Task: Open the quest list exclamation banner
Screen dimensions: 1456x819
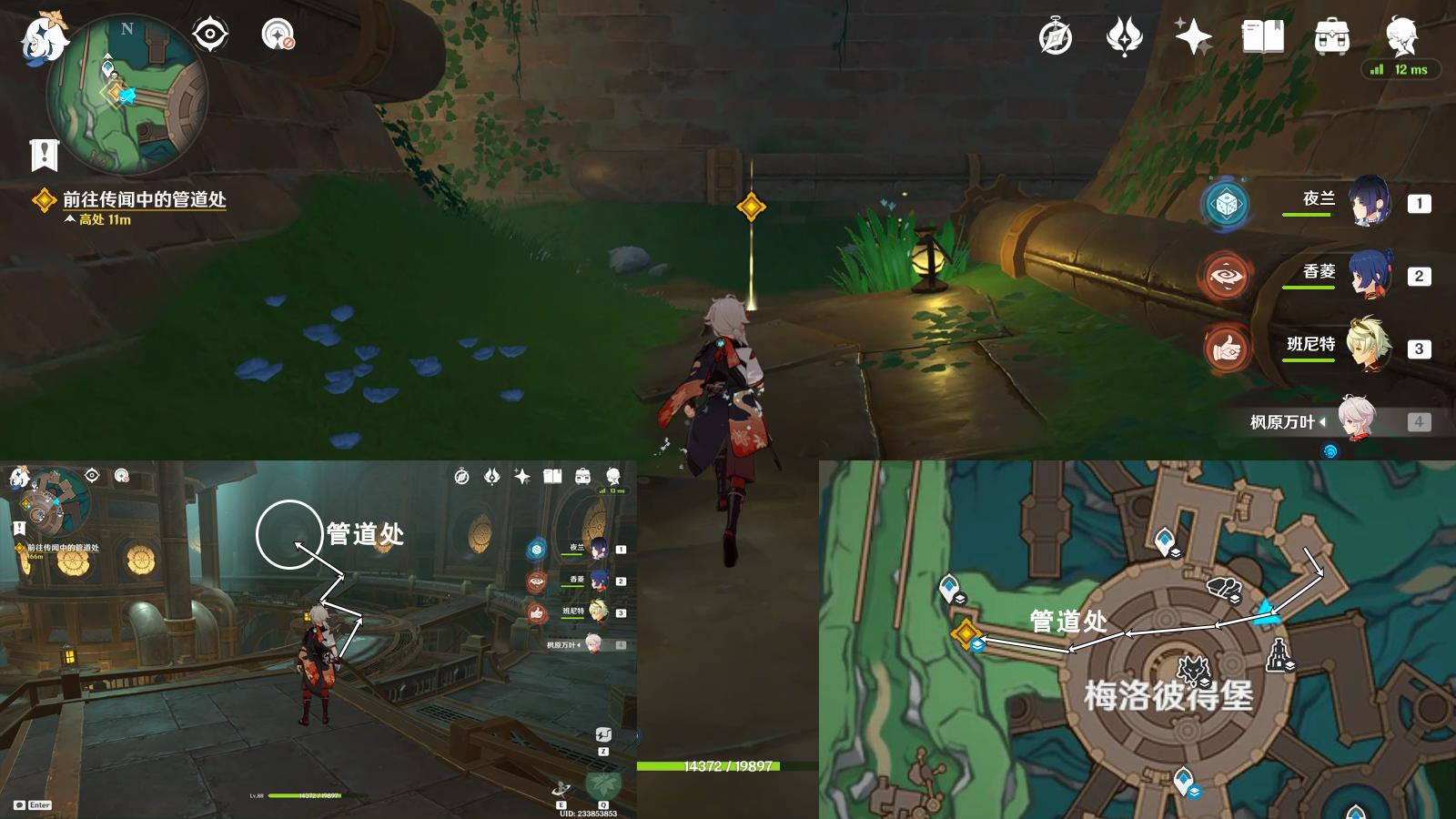Action: coord(44,155)
